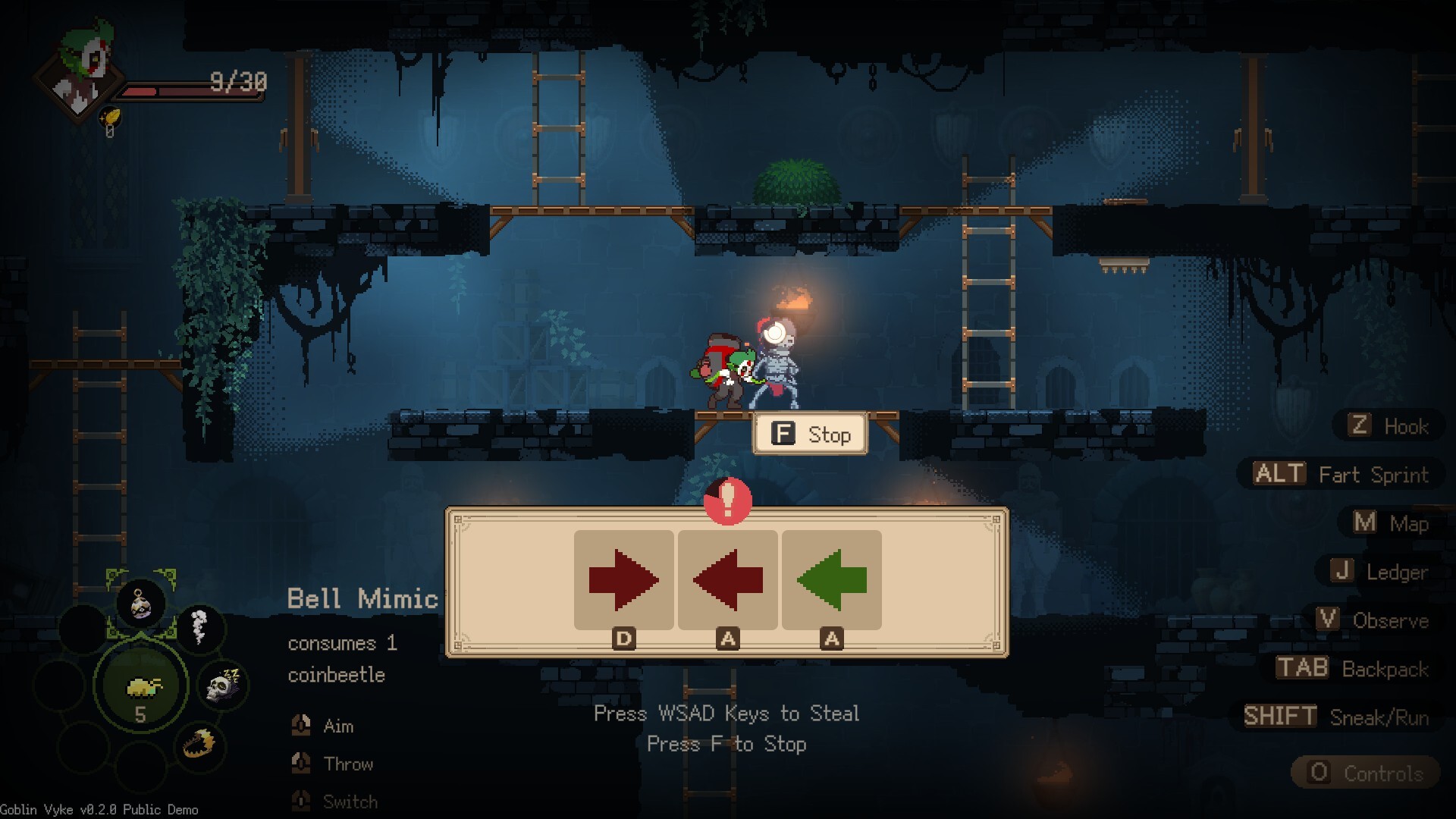Select the Bell Mimic item slot
Screen dimensions: 1456x819
coord(141,605)
